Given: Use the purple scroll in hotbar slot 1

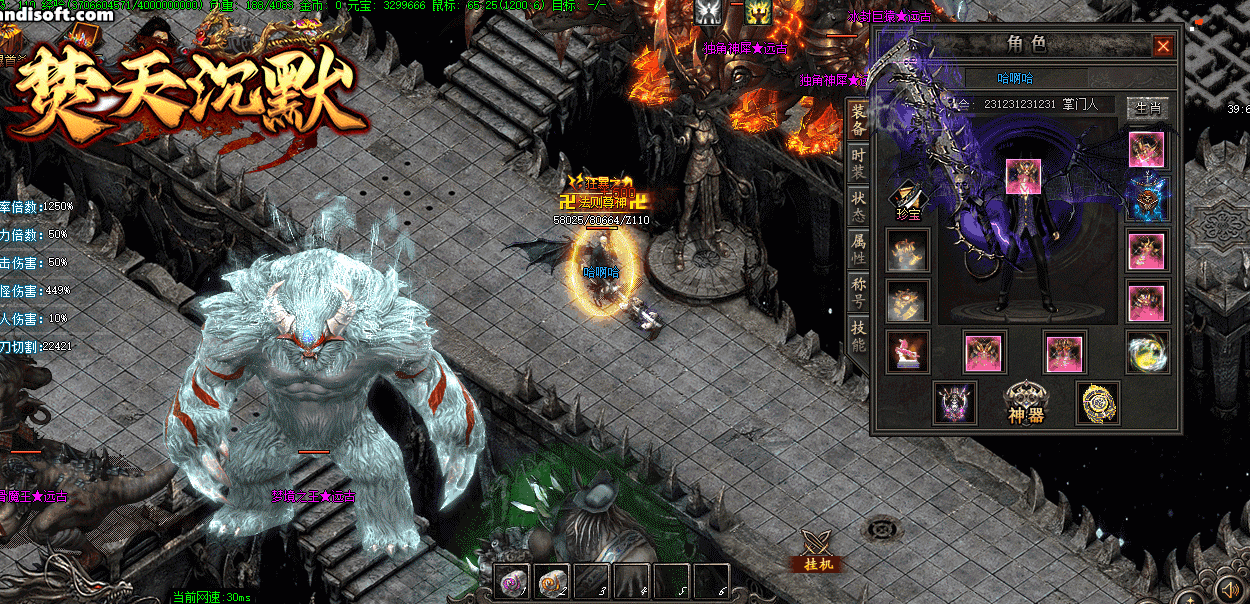Looking at the screenshot, I should point(512,580).
